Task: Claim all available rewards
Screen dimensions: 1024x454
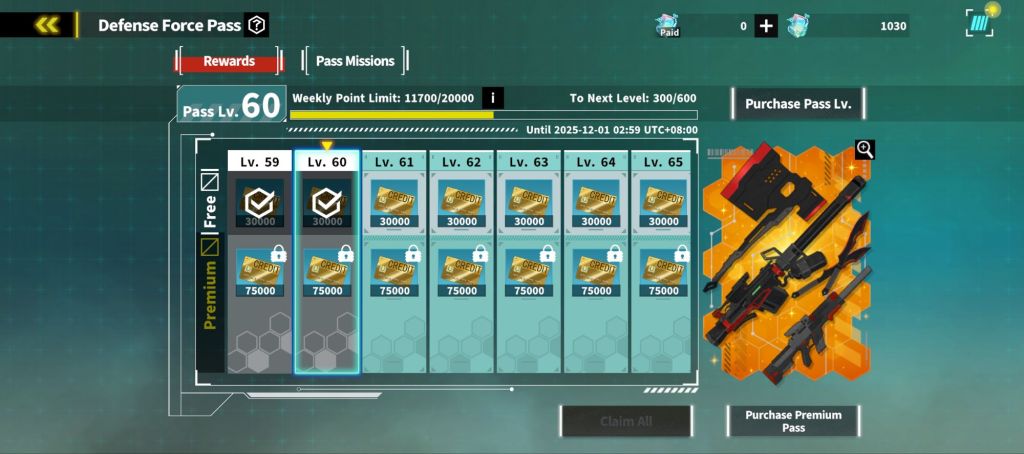Action: click(x=626, y=421)
